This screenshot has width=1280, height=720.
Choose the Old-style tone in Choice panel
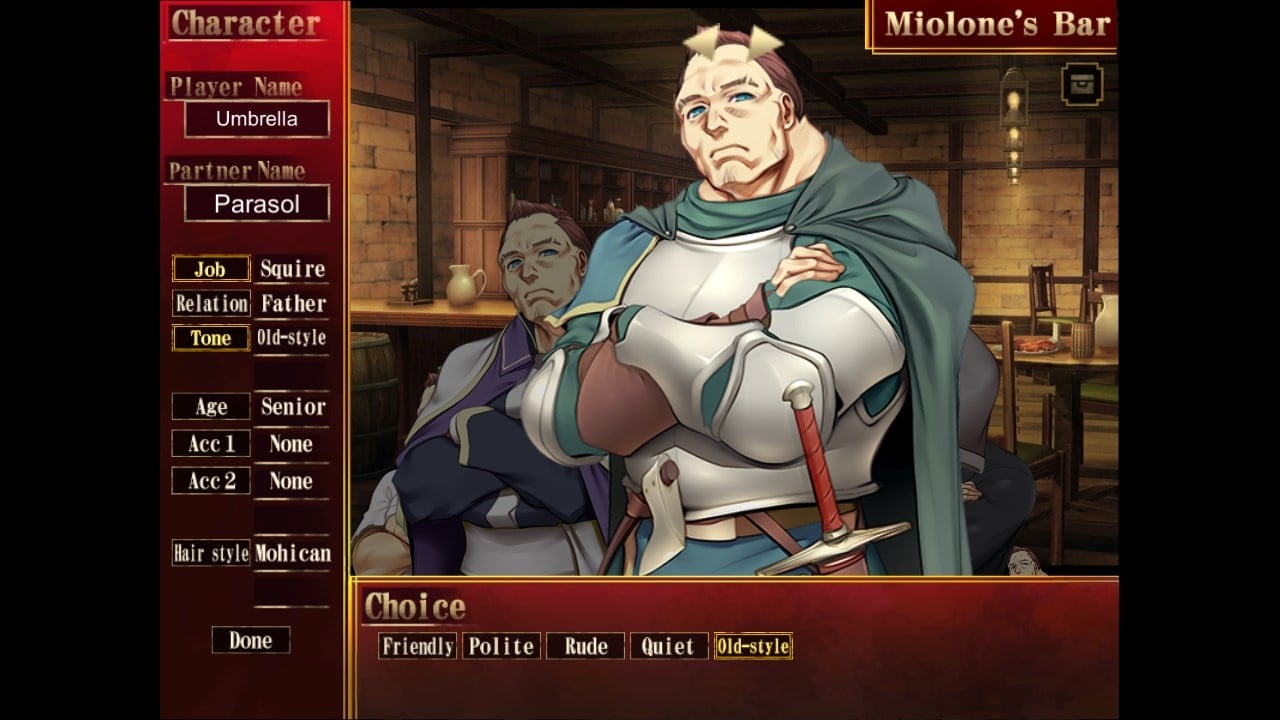click(x=752, y=646)
